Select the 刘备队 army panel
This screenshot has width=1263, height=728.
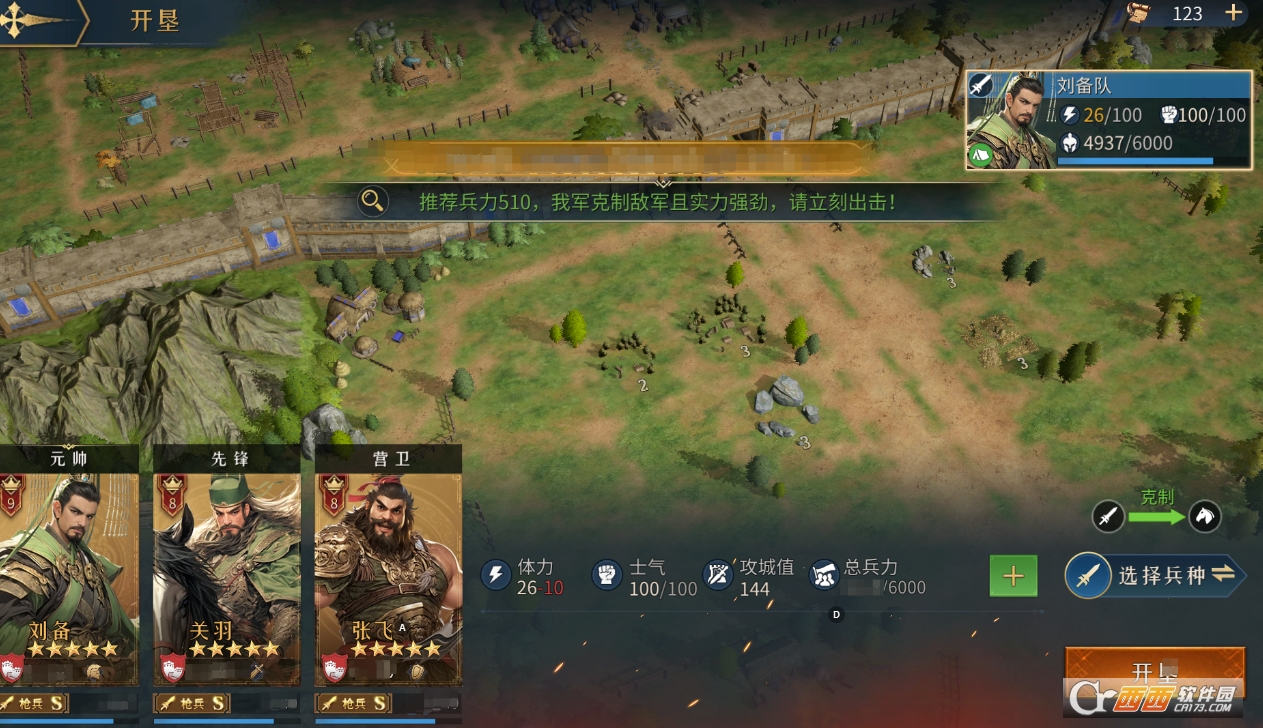click(1108, 119)
